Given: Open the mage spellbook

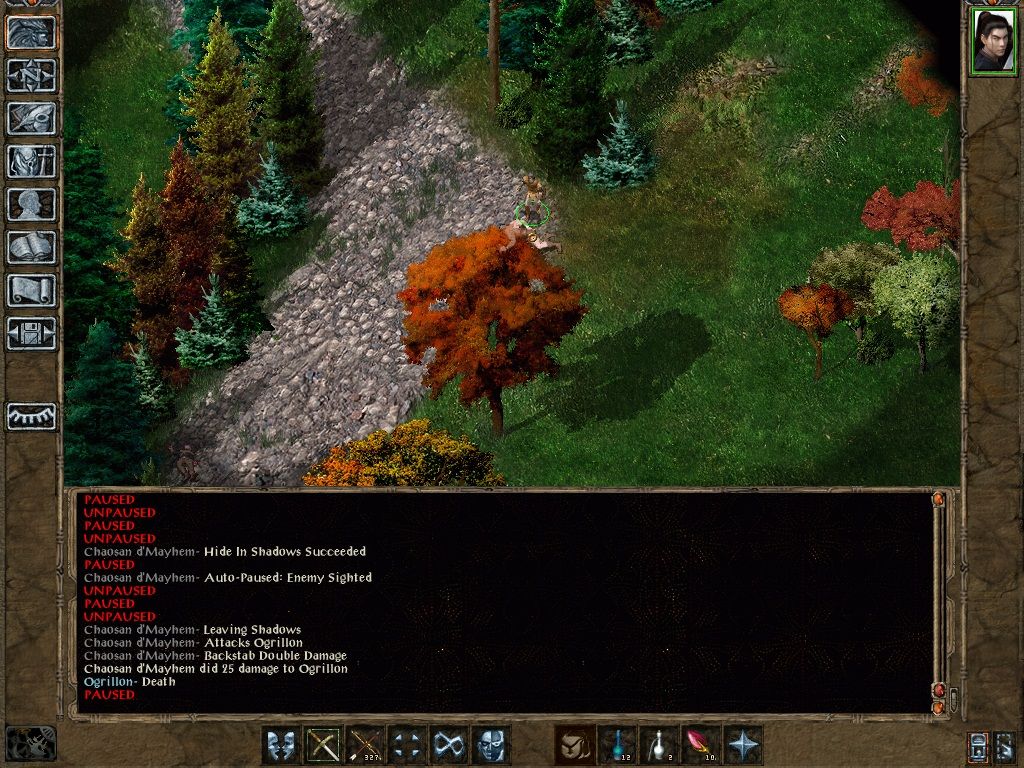Looking at the screenshot, I should pyautogui.click(x=32, y=247).
